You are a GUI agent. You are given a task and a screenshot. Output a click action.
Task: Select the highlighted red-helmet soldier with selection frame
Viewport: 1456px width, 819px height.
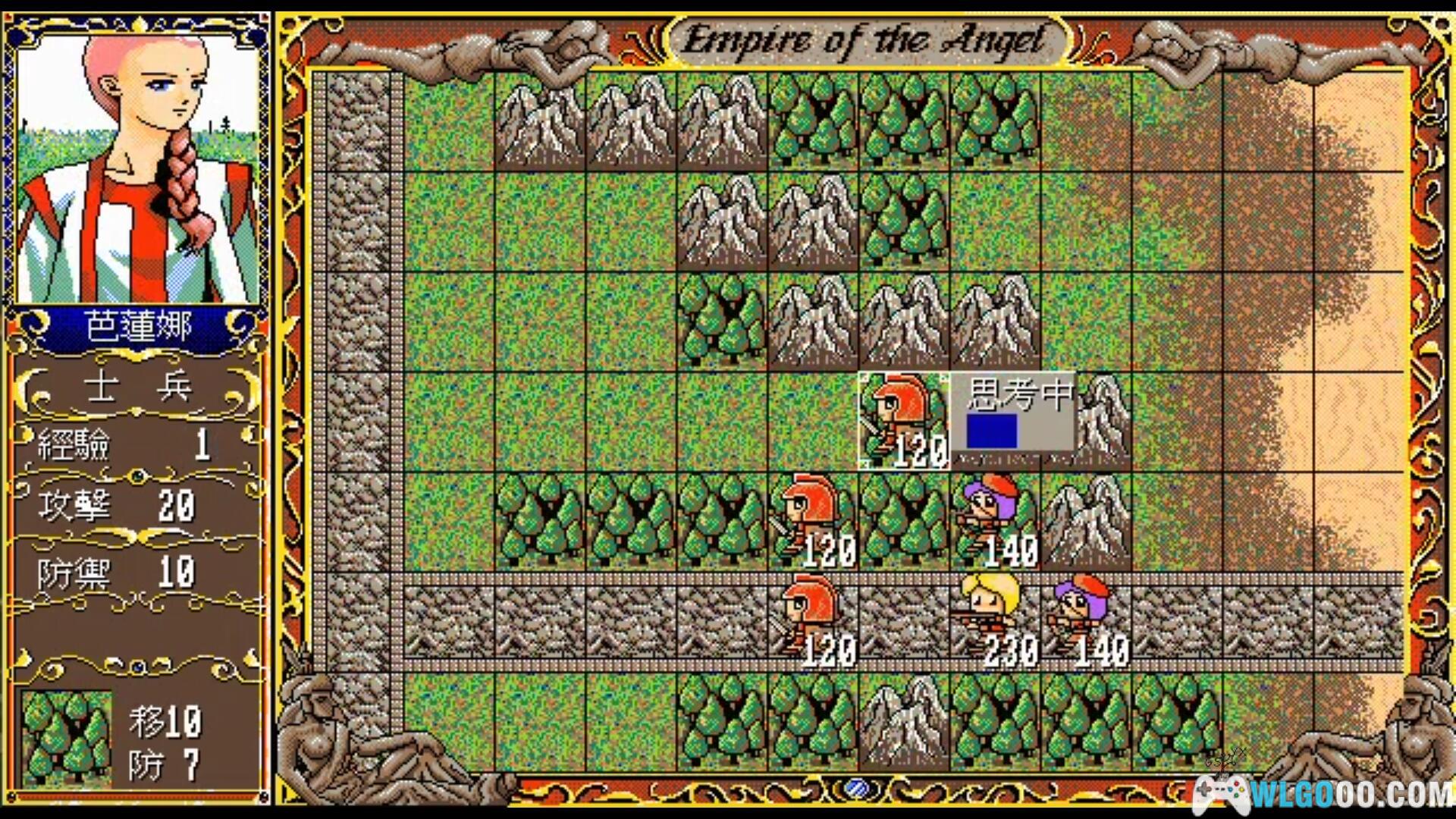tap(903, 421)
